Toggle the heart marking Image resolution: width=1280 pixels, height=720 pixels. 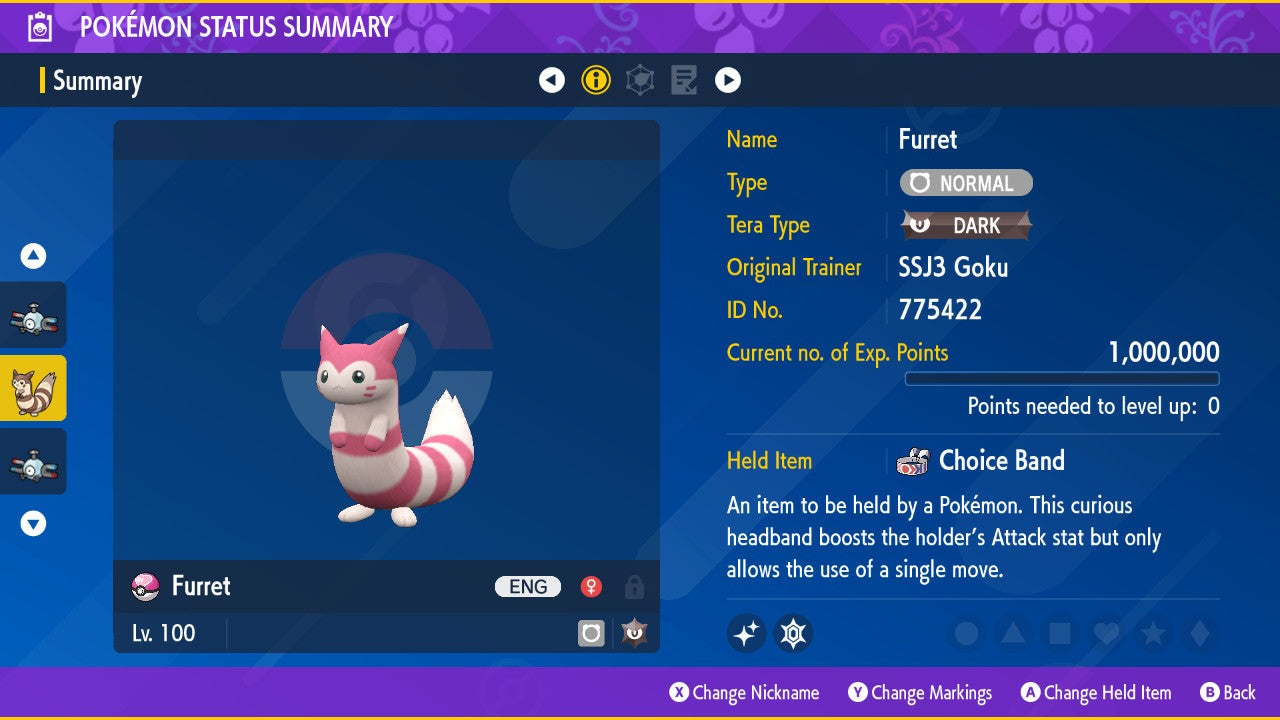click(x=1105, y=633)
